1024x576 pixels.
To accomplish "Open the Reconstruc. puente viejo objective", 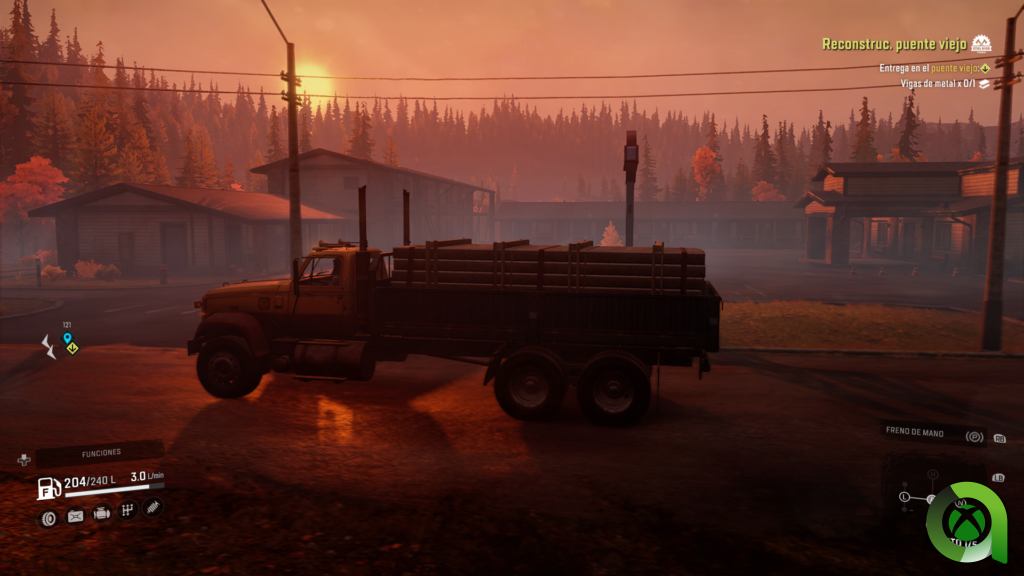I will coord(894,44).
